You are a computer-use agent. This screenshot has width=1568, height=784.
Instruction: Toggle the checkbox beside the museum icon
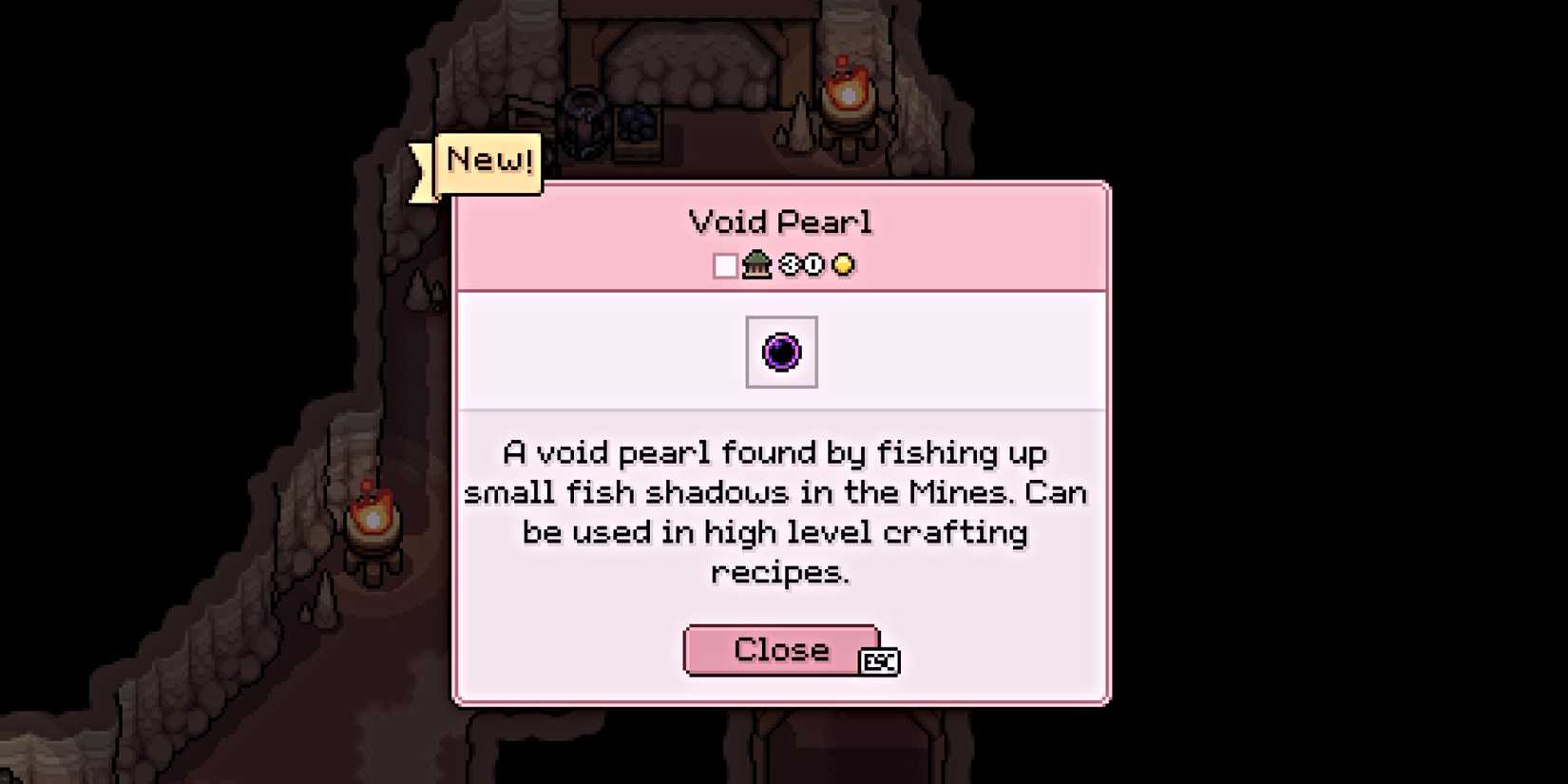pyautogui.click(x=727, y=265)
